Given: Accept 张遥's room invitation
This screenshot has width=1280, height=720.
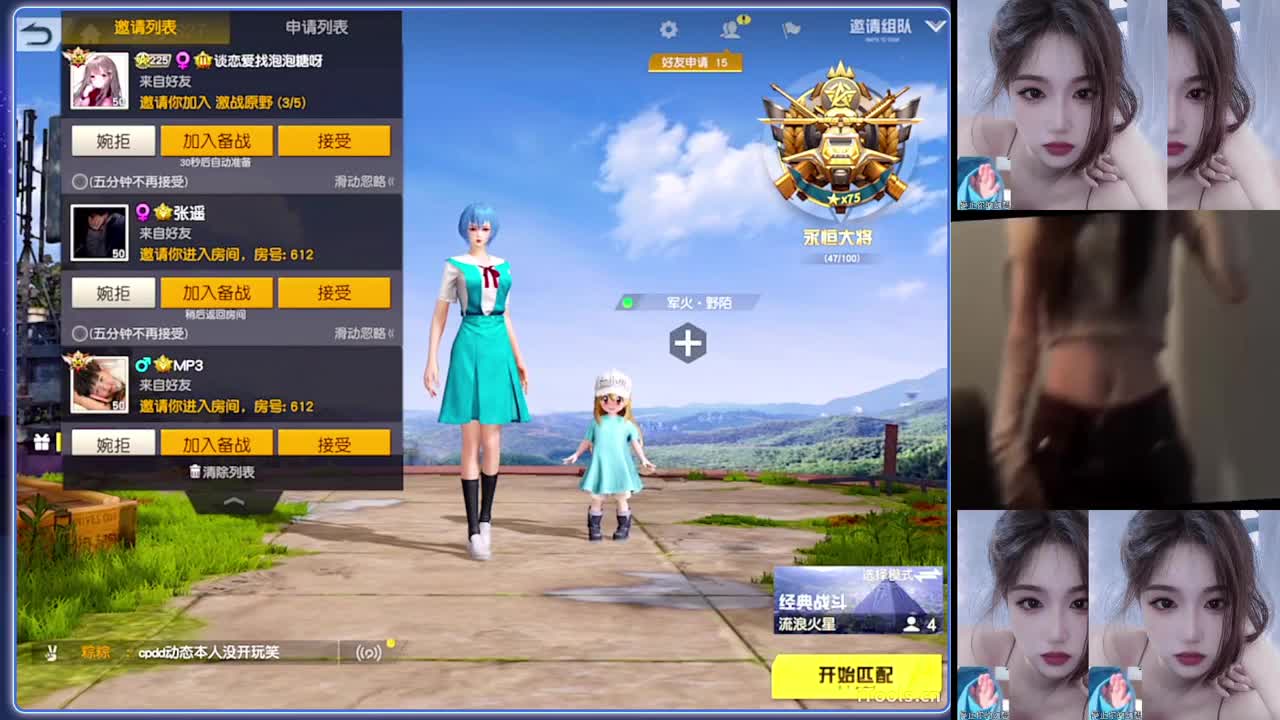Looking at the screenshot, I should coord(334,292).
